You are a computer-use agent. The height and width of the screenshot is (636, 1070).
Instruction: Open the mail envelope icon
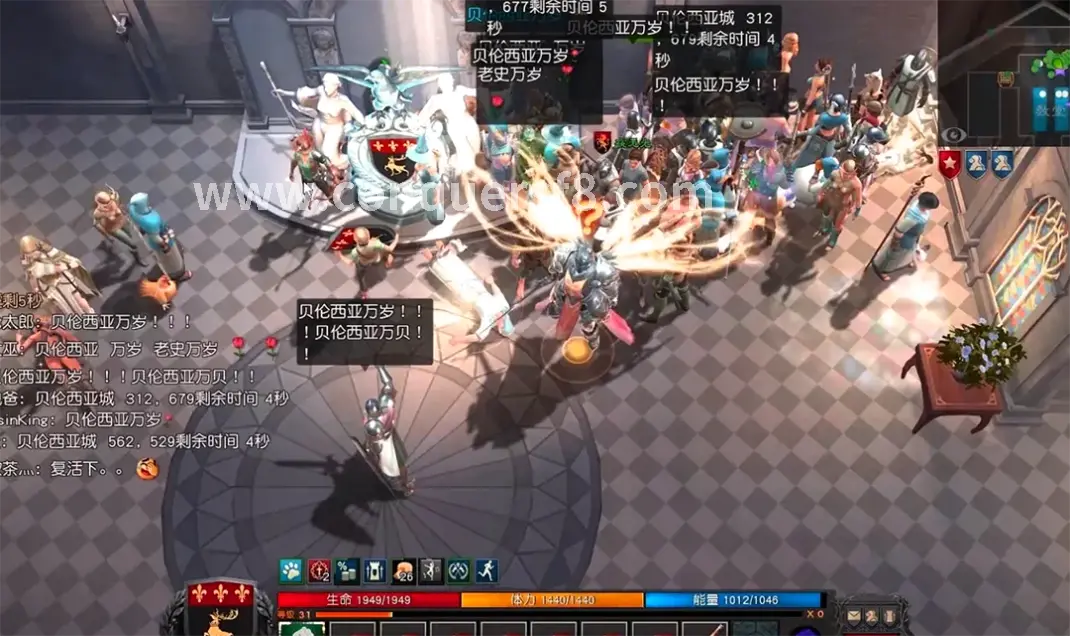[x=854, y=616]
